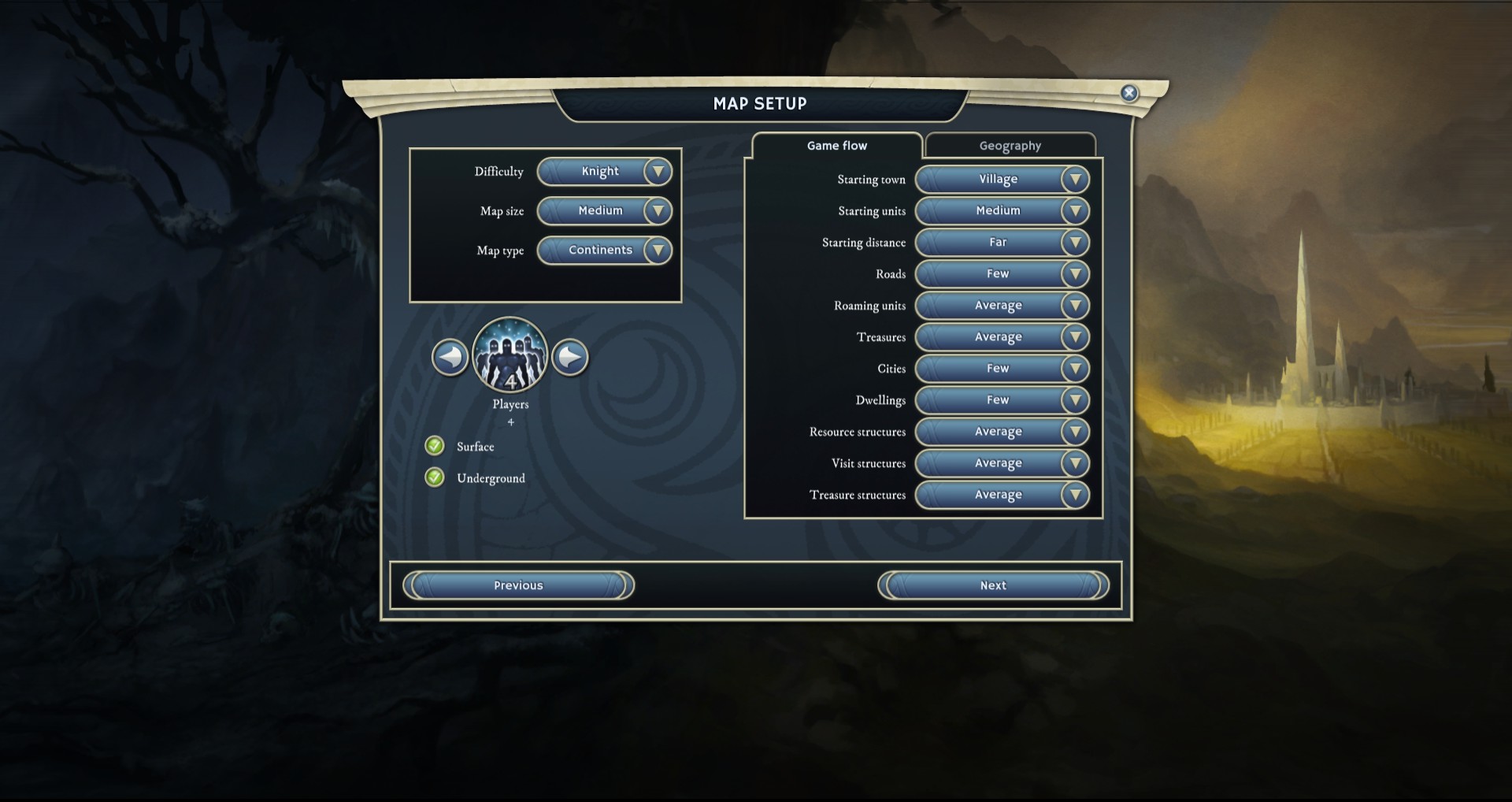Image resolution: width=1512 pixels, height=802 pixels.
Task: Select the Game flow tab
Action: [836, 146]
